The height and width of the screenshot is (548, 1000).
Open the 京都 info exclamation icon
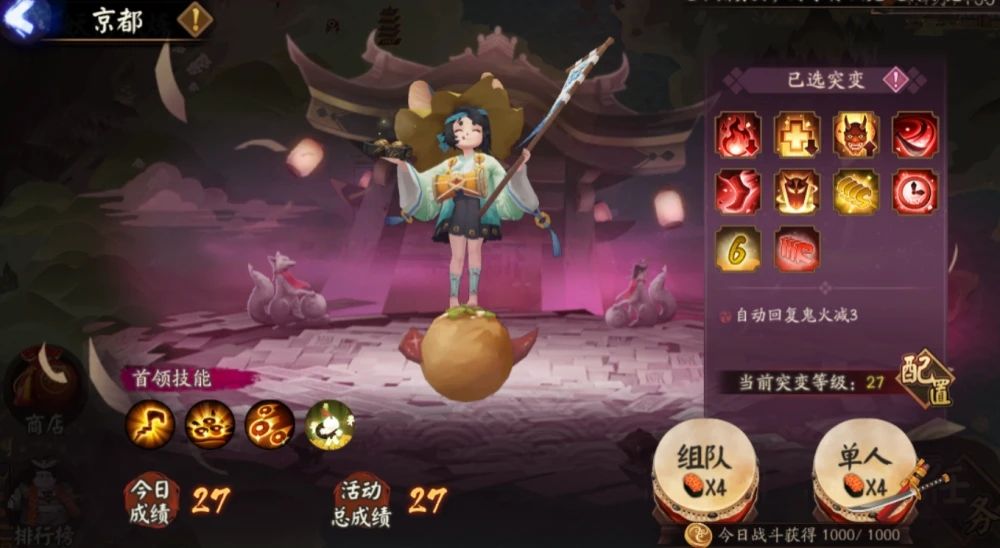tap(196, 18)
